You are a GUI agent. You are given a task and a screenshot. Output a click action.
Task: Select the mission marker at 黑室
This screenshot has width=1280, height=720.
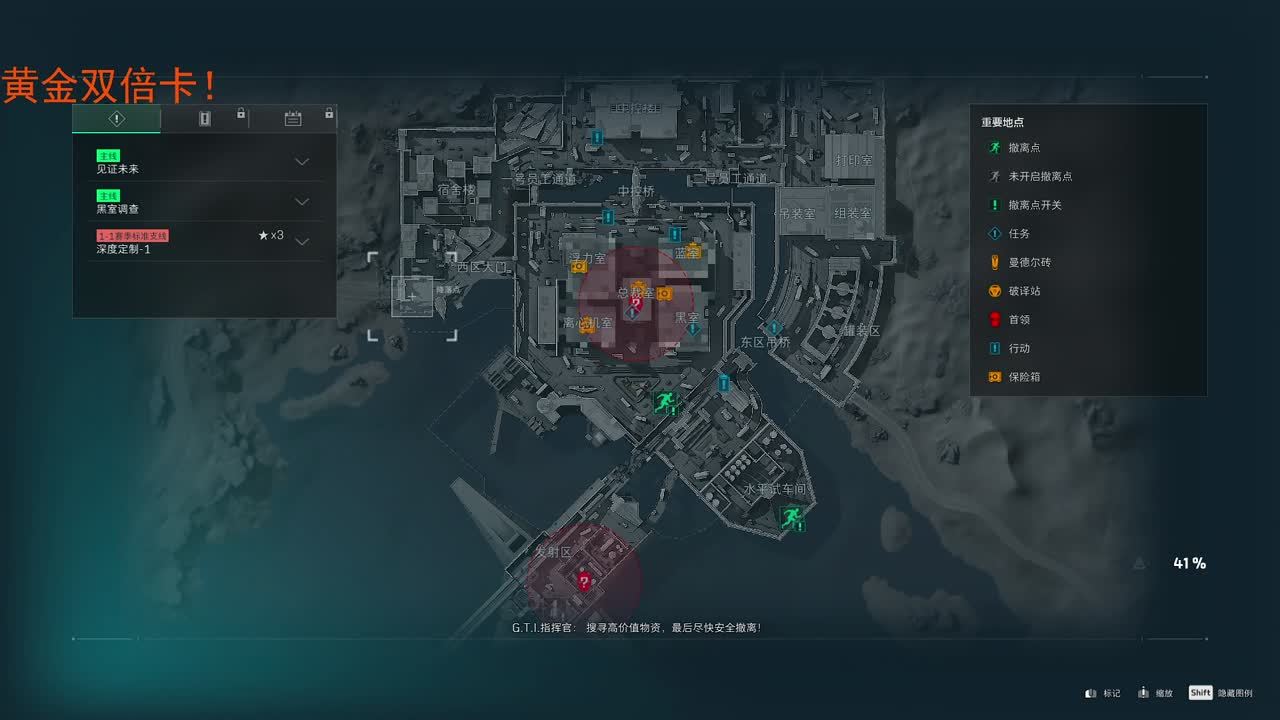coord(692,328)
